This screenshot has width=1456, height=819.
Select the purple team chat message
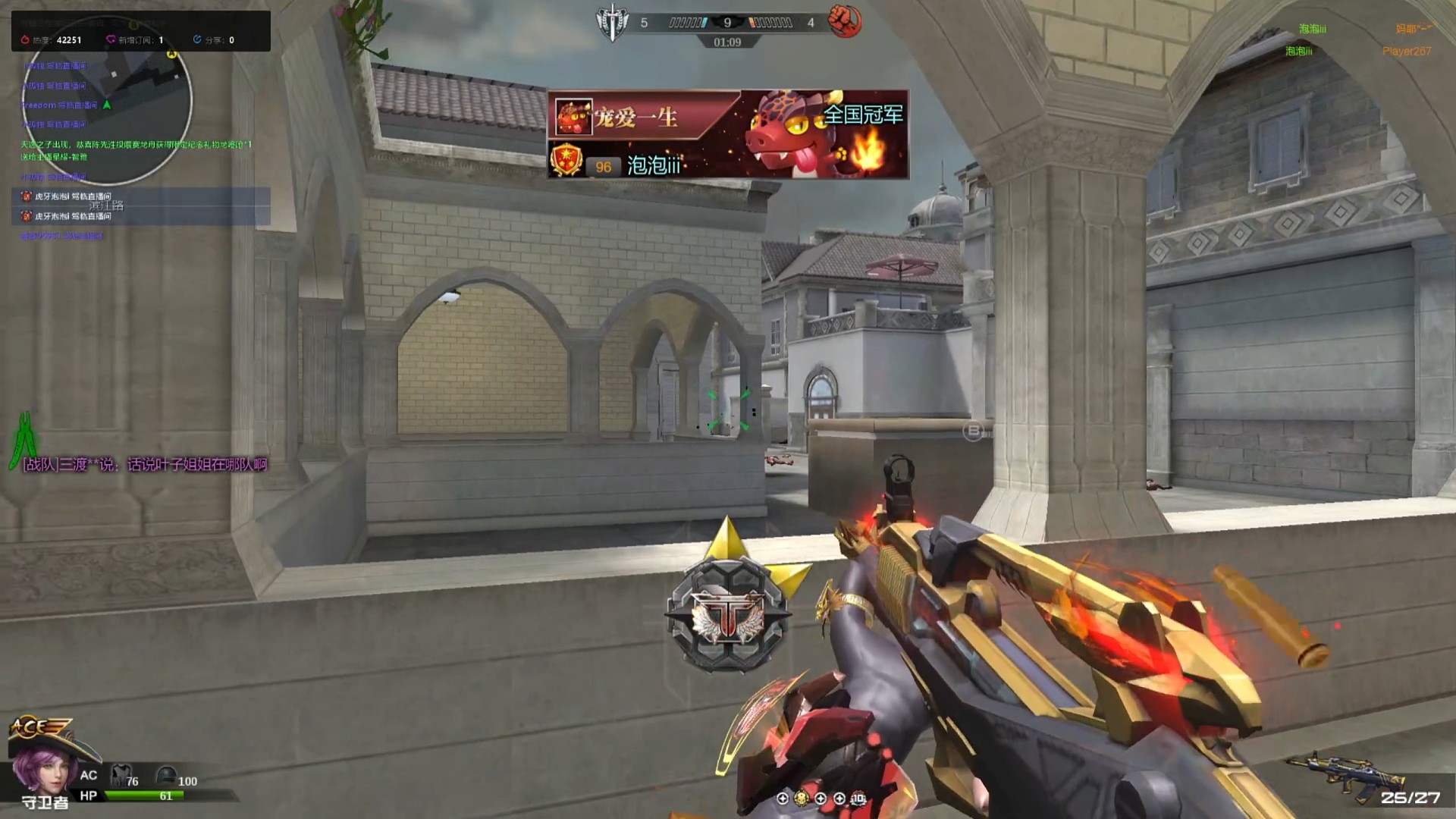(145, 465)
